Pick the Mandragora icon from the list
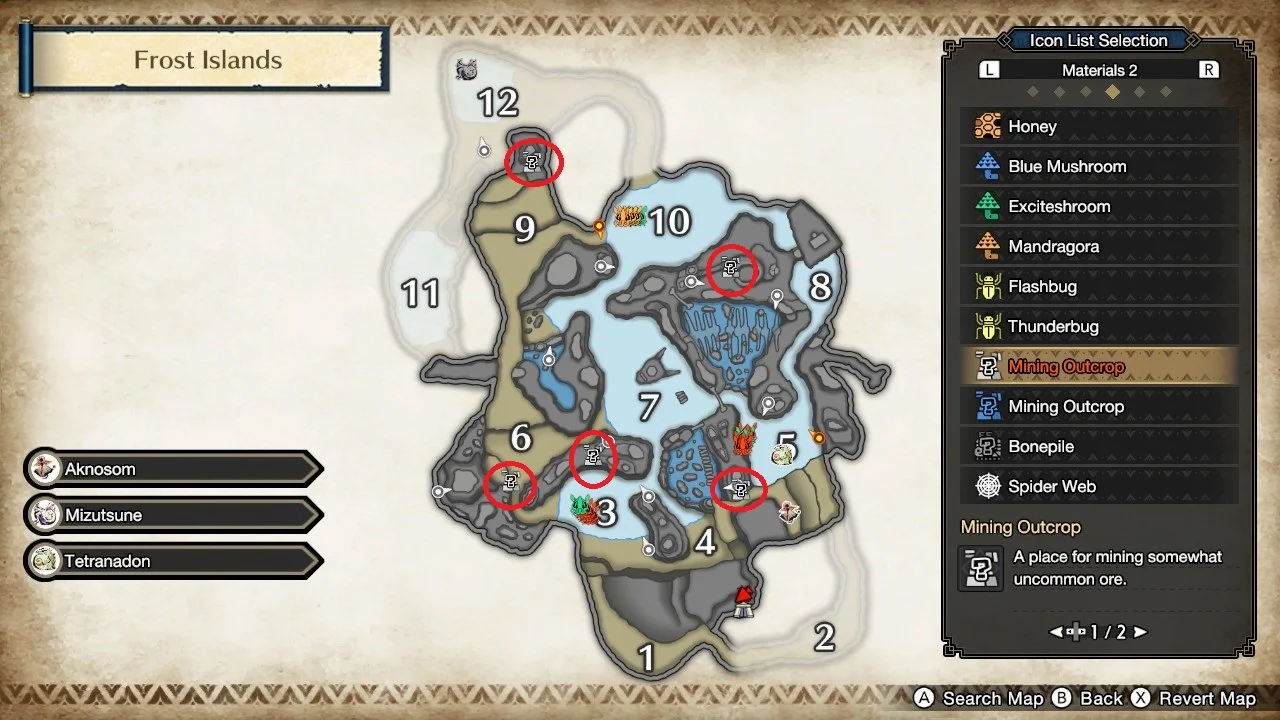The width and height of the screenshot is (1280, 720). pos(1097,246)
